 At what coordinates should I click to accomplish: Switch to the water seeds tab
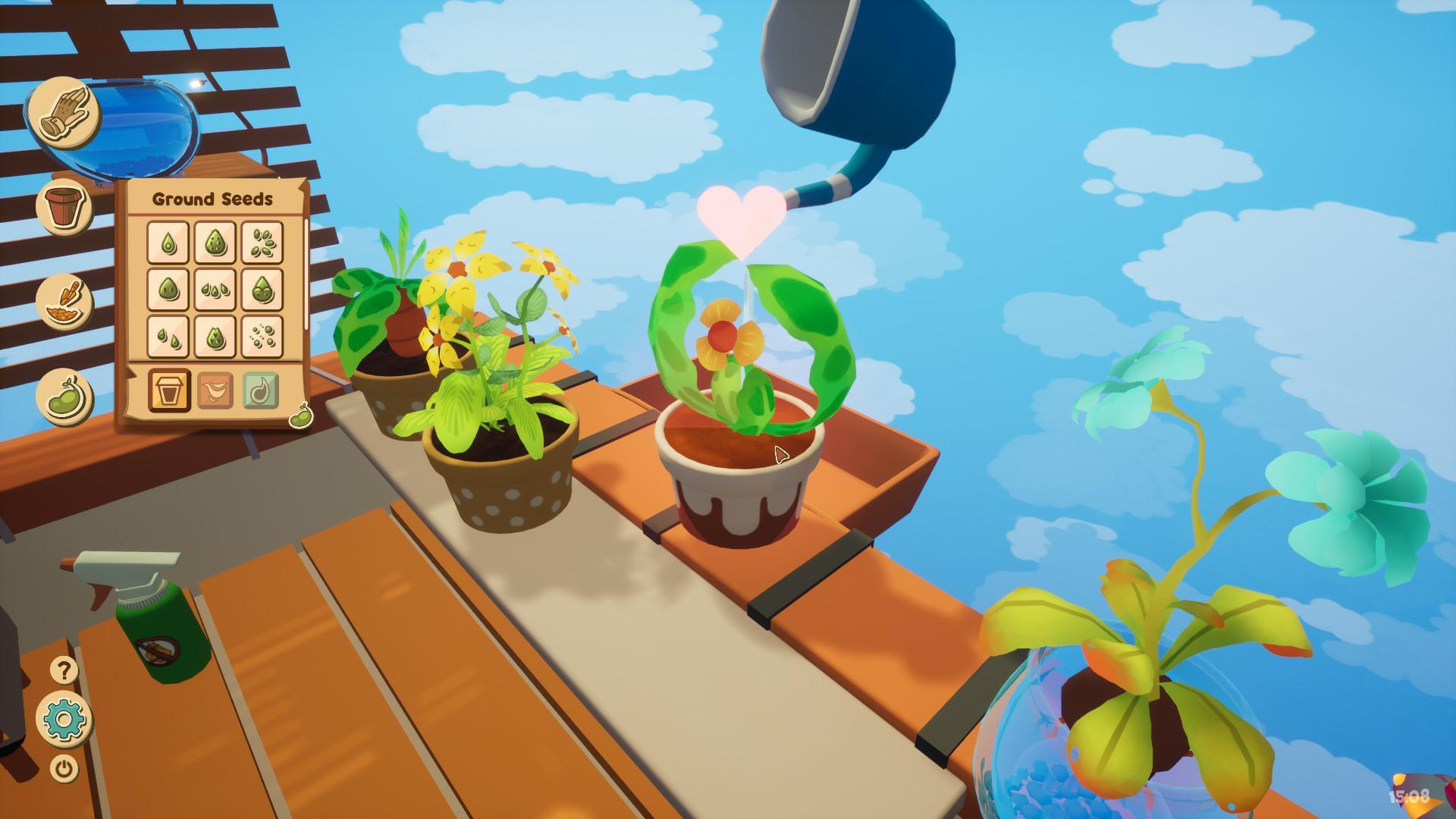pos(262,389)
